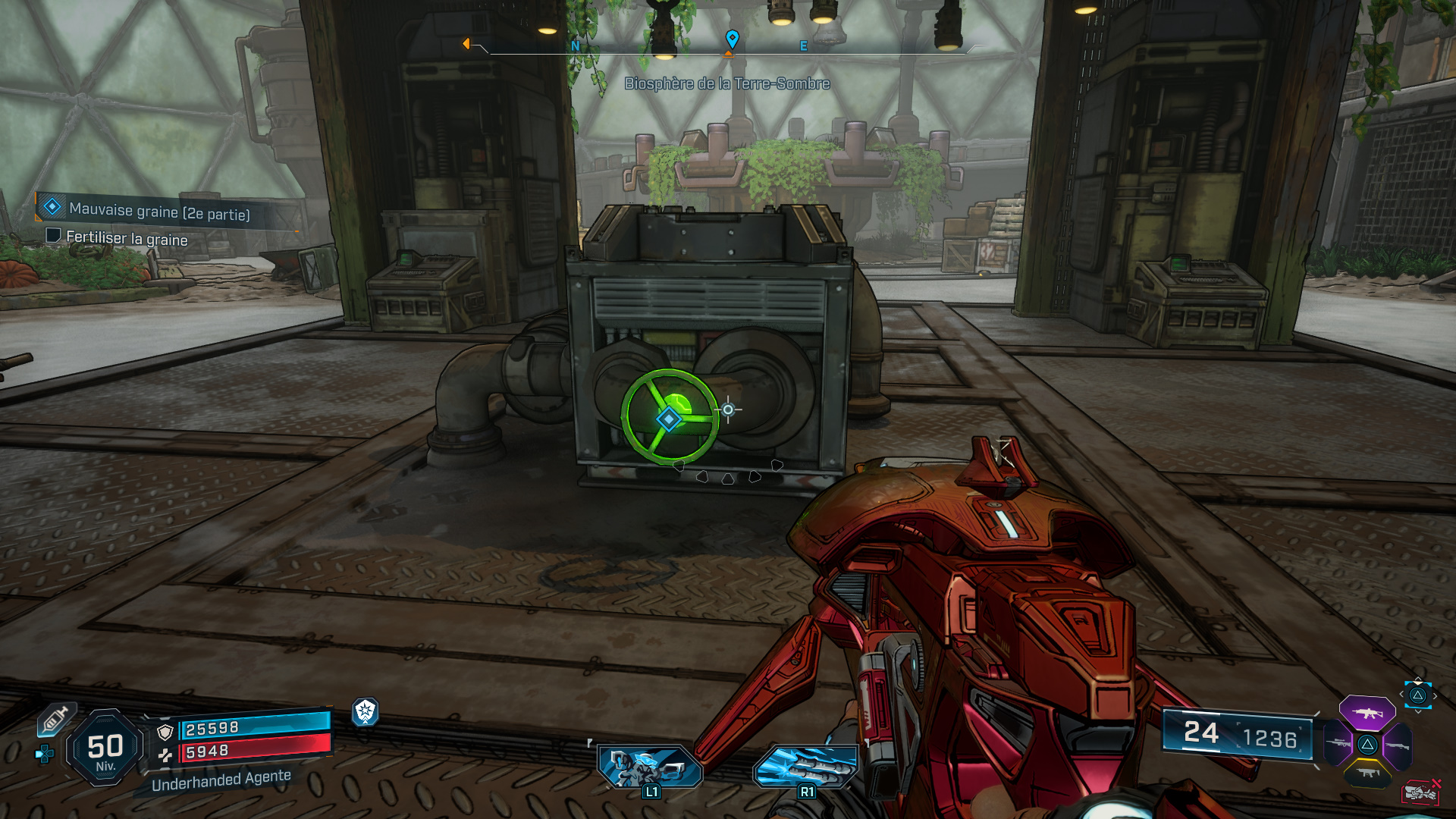Select the yellow SMG weapon slot
The image size is (1456, 819).
click(1367, 773)
